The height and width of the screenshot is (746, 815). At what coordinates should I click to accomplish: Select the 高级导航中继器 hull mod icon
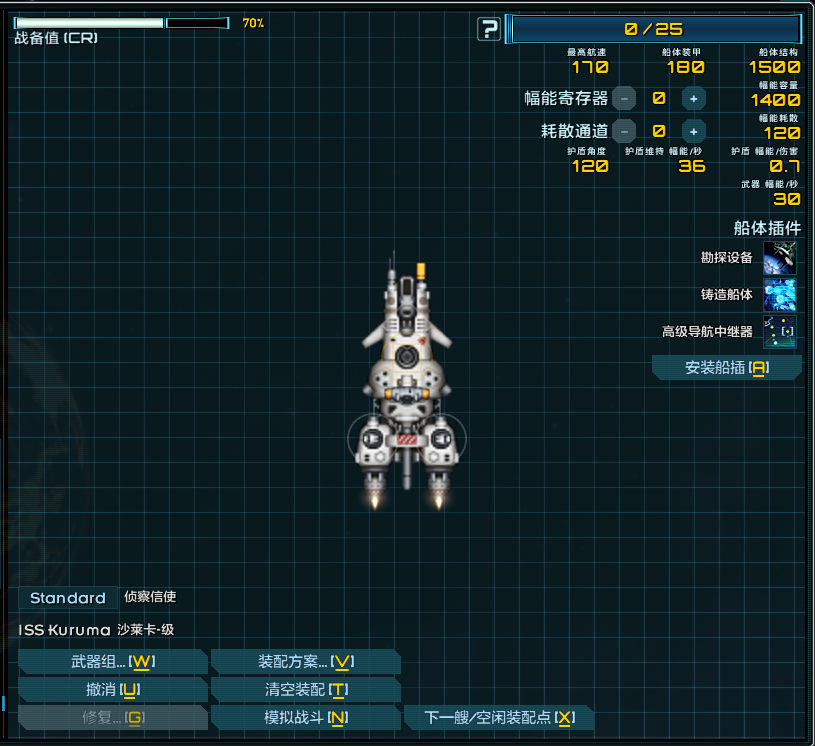(780, 331)
